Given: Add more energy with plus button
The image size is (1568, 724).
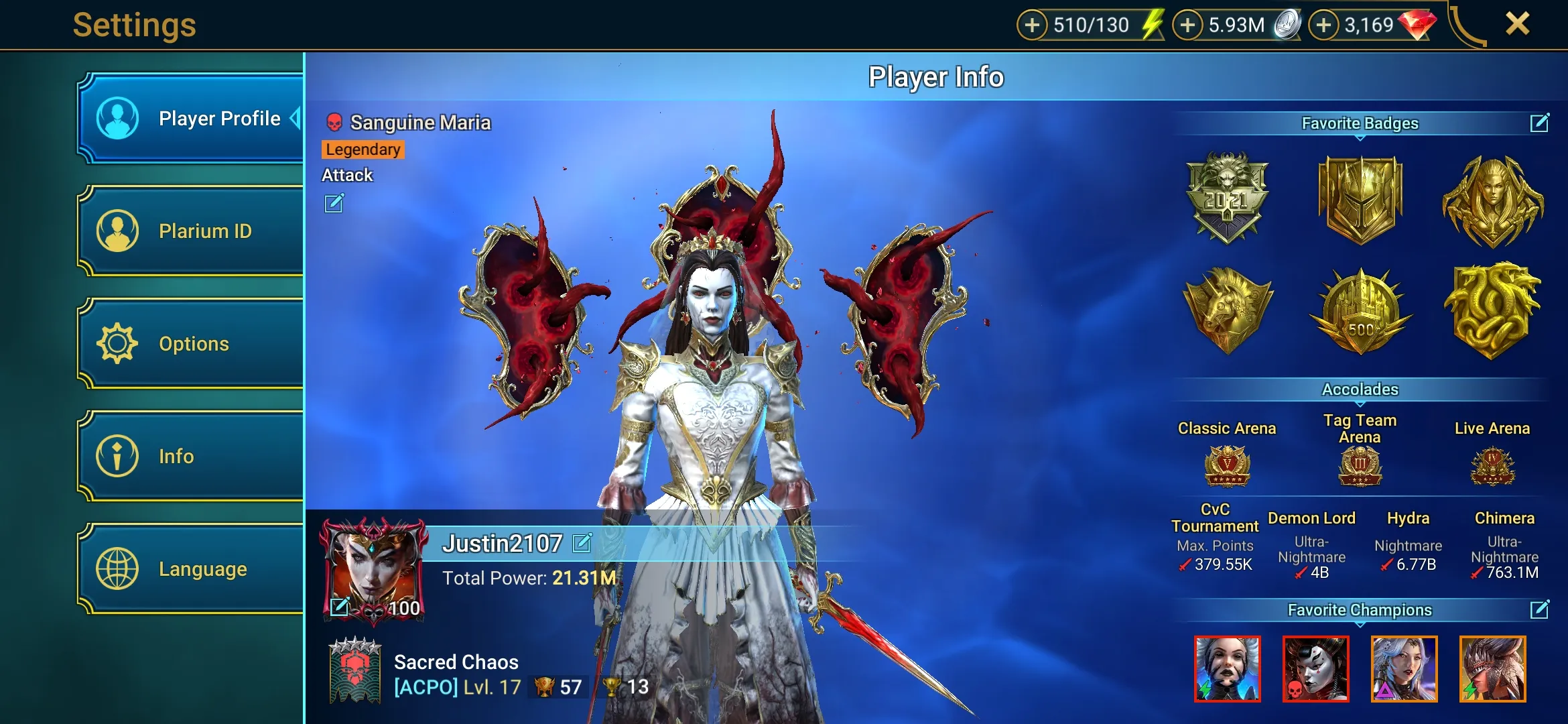Looking at the screenshot, I should tap(1032, 25).
